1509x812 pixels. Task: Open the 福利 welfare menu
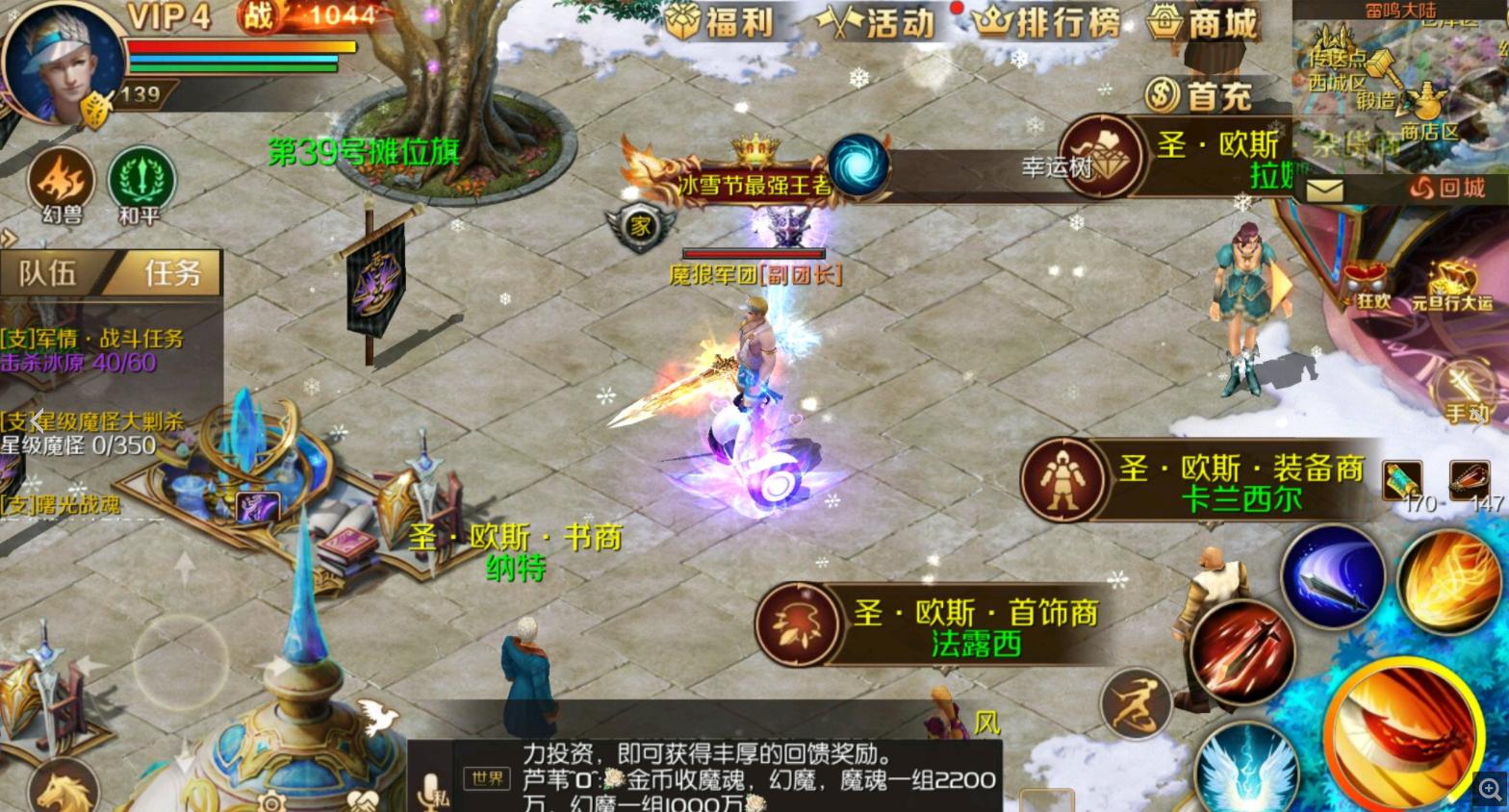pos(720,21)
